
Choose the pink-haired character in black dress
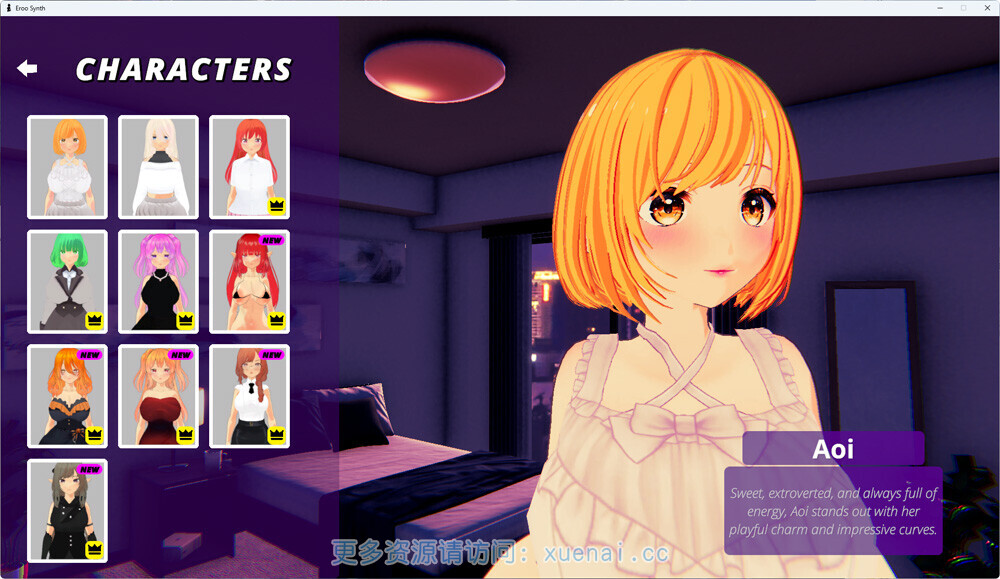pyautogui.click(x=158, y=281)
